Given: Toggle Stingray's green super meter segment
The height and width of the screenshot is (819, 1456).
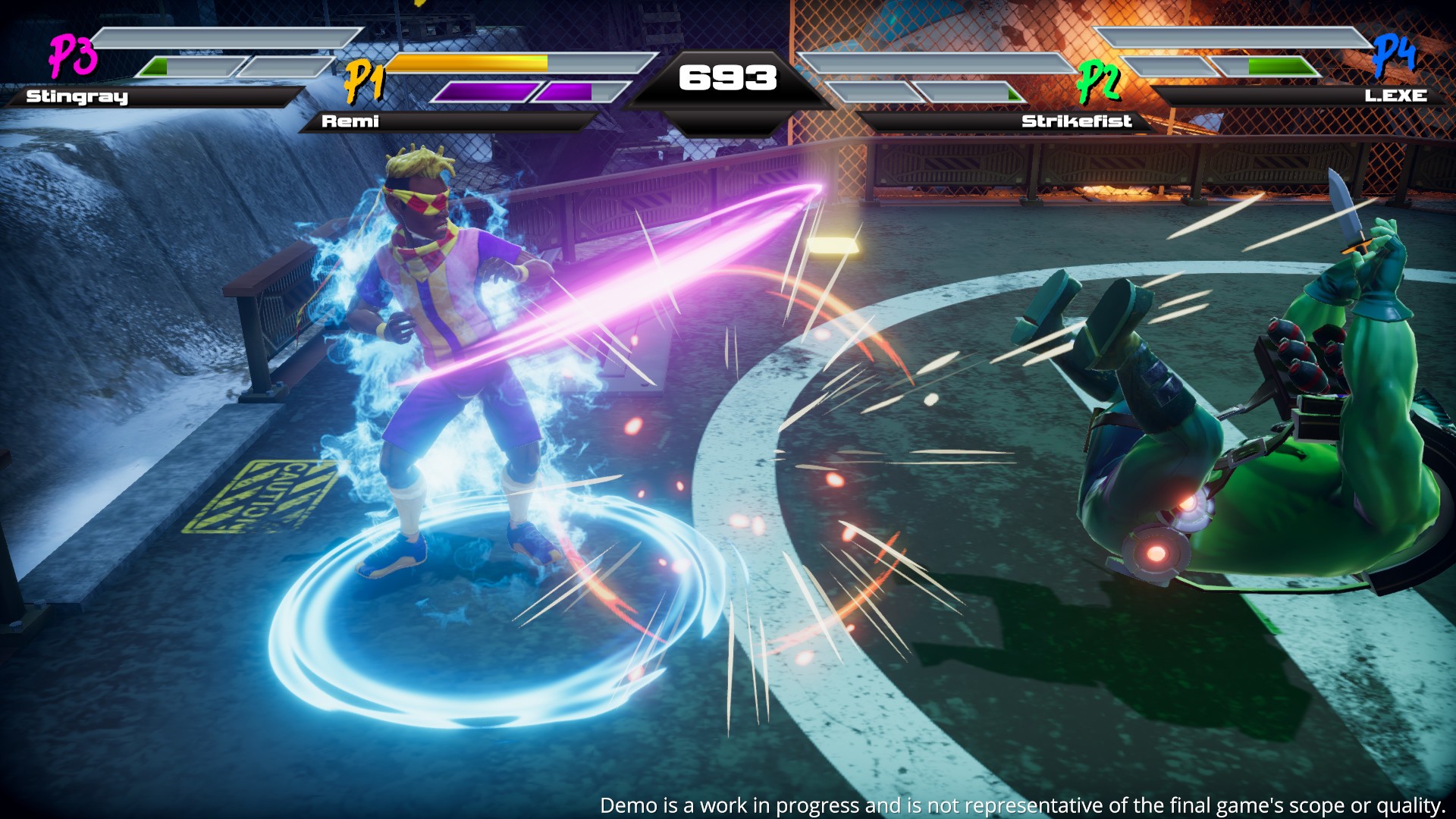Looking at the screenshot, I should pyautogui.click(x=155, y=67).
